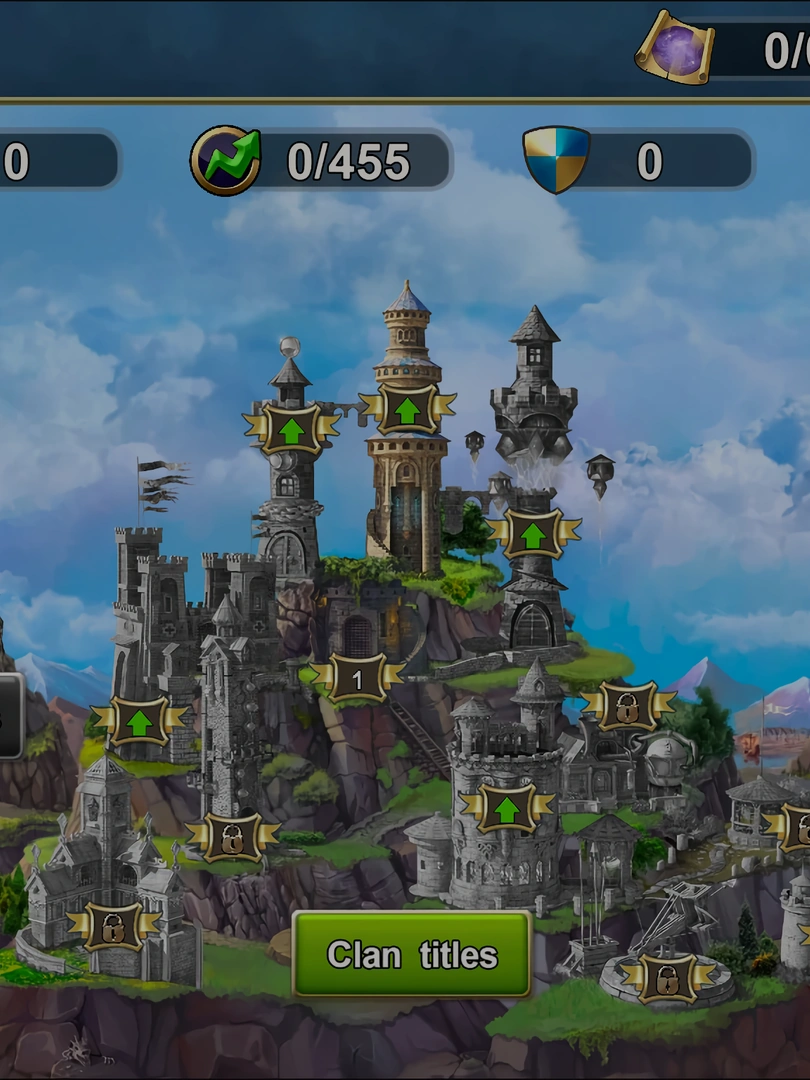Select the upgrade badge on the orb-topped clock tower
Screen dimensions: 810x1080
click(x=291, y=429)
